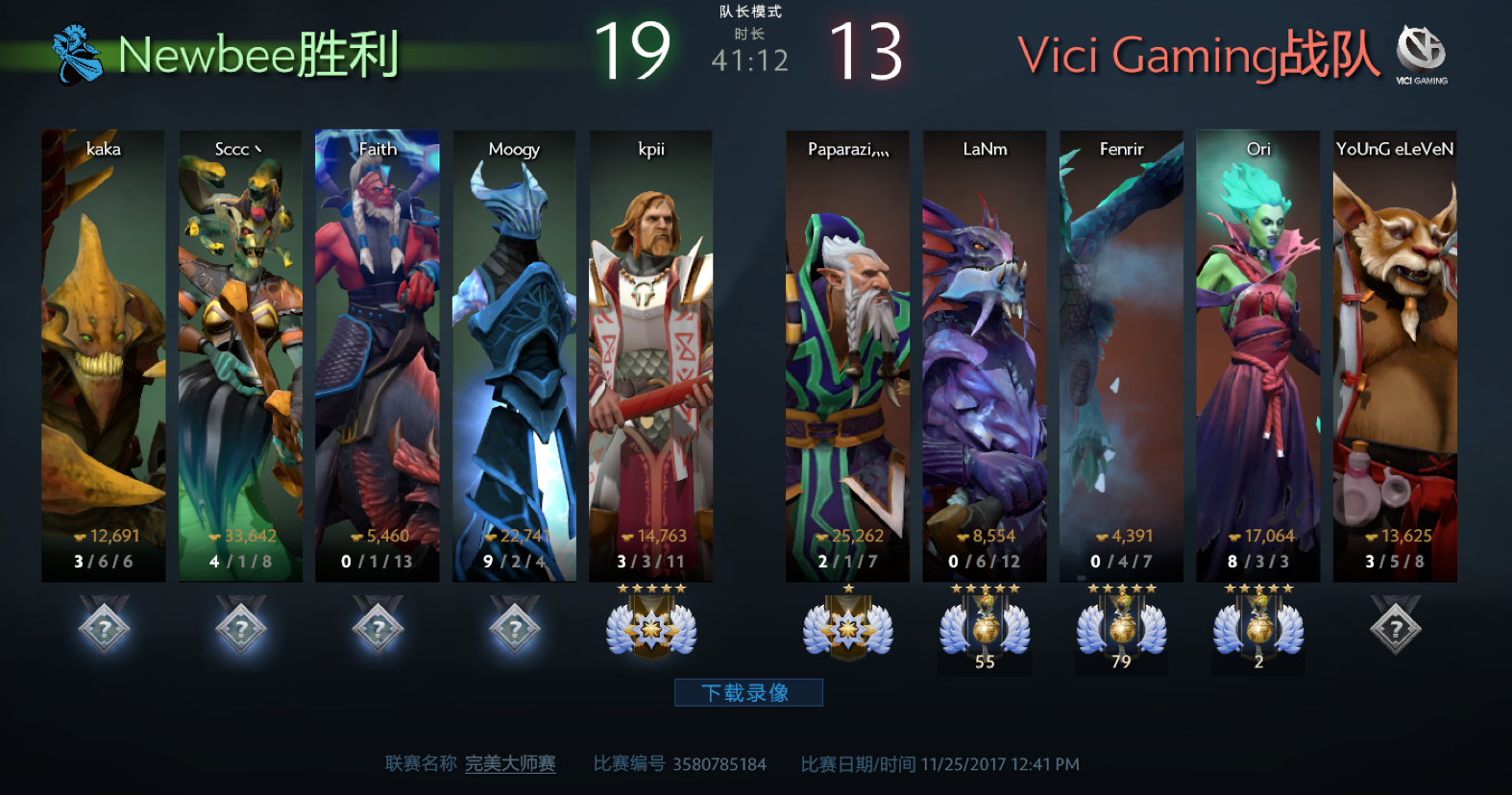Screen dimensions: 1512x795
Task: Click the 下载录像 download replay button
Action: [747, 692]
